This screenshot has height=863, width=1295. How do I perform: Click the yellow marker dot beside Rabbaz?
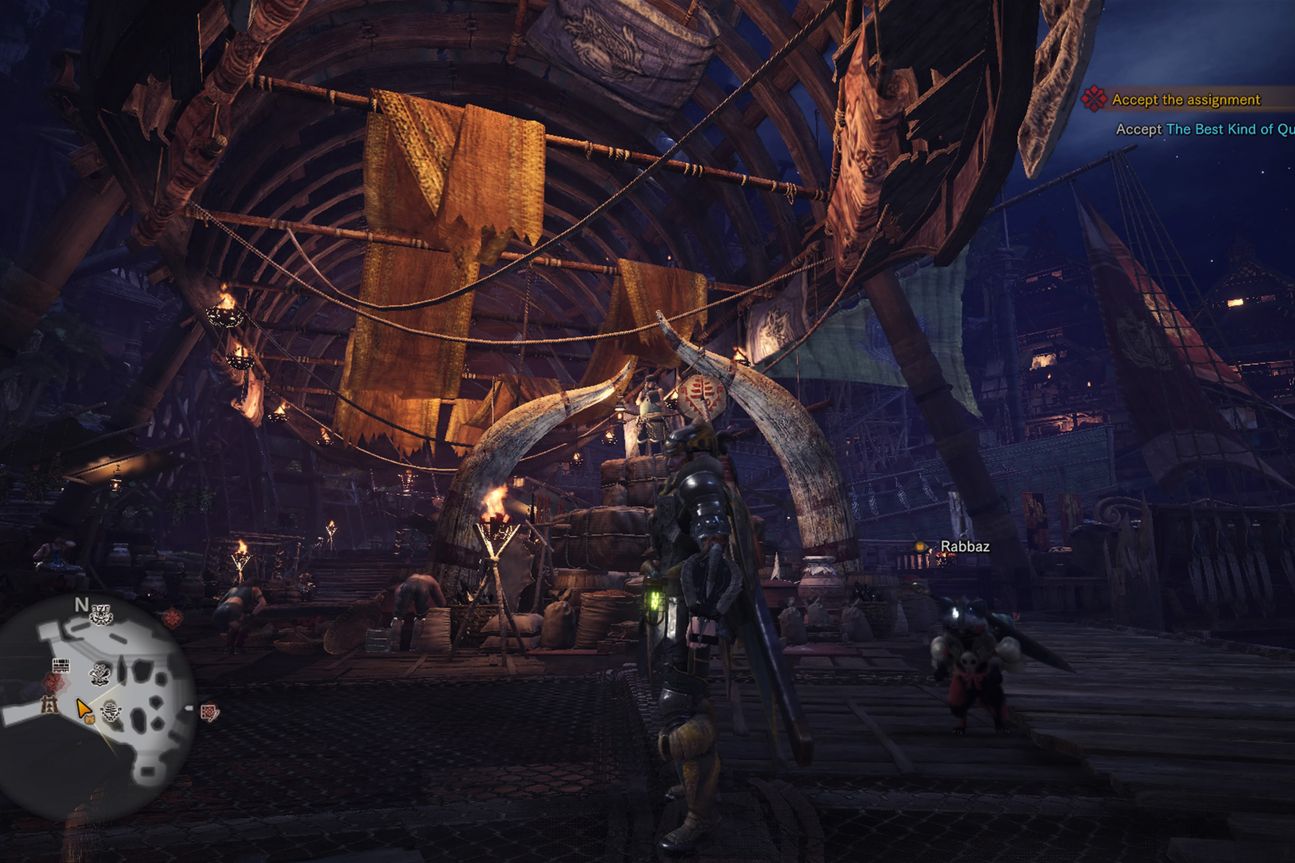[922, 547]
